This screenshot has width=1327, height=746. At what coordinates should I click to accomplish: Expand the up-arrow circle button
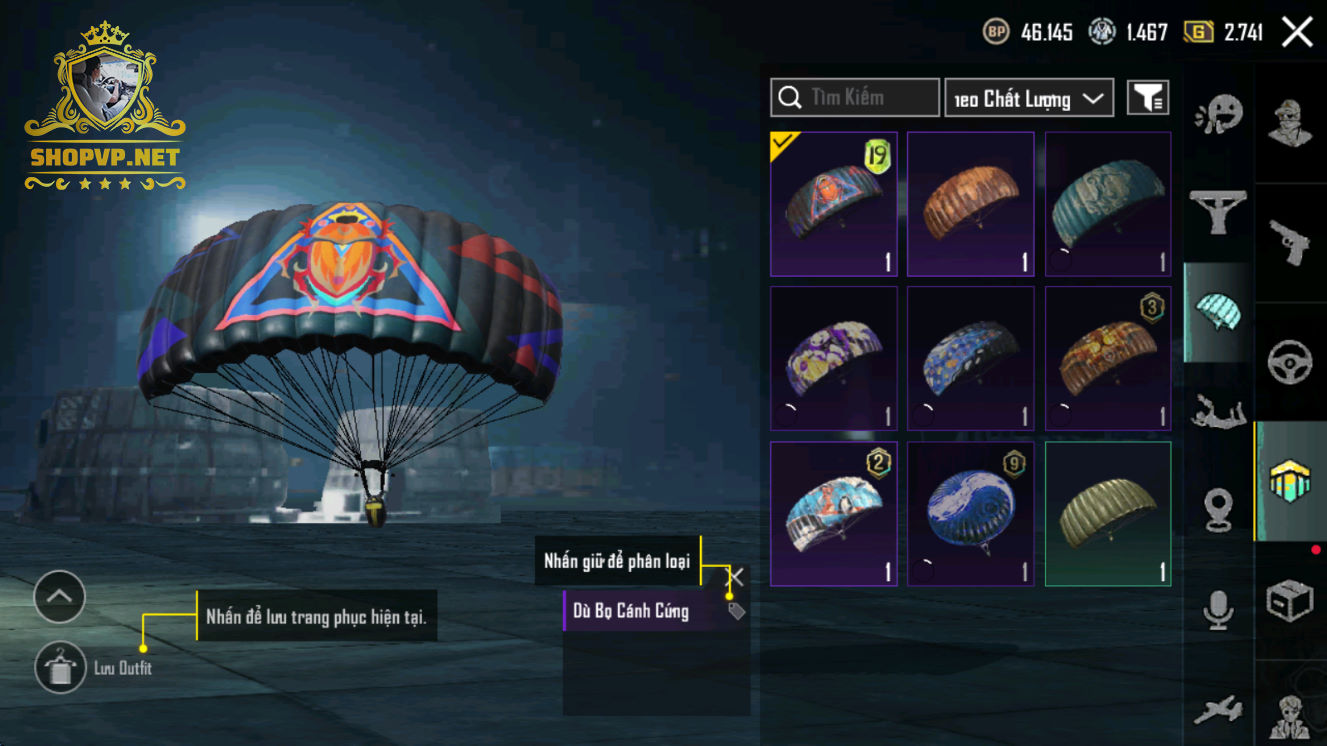coord(60,597)
